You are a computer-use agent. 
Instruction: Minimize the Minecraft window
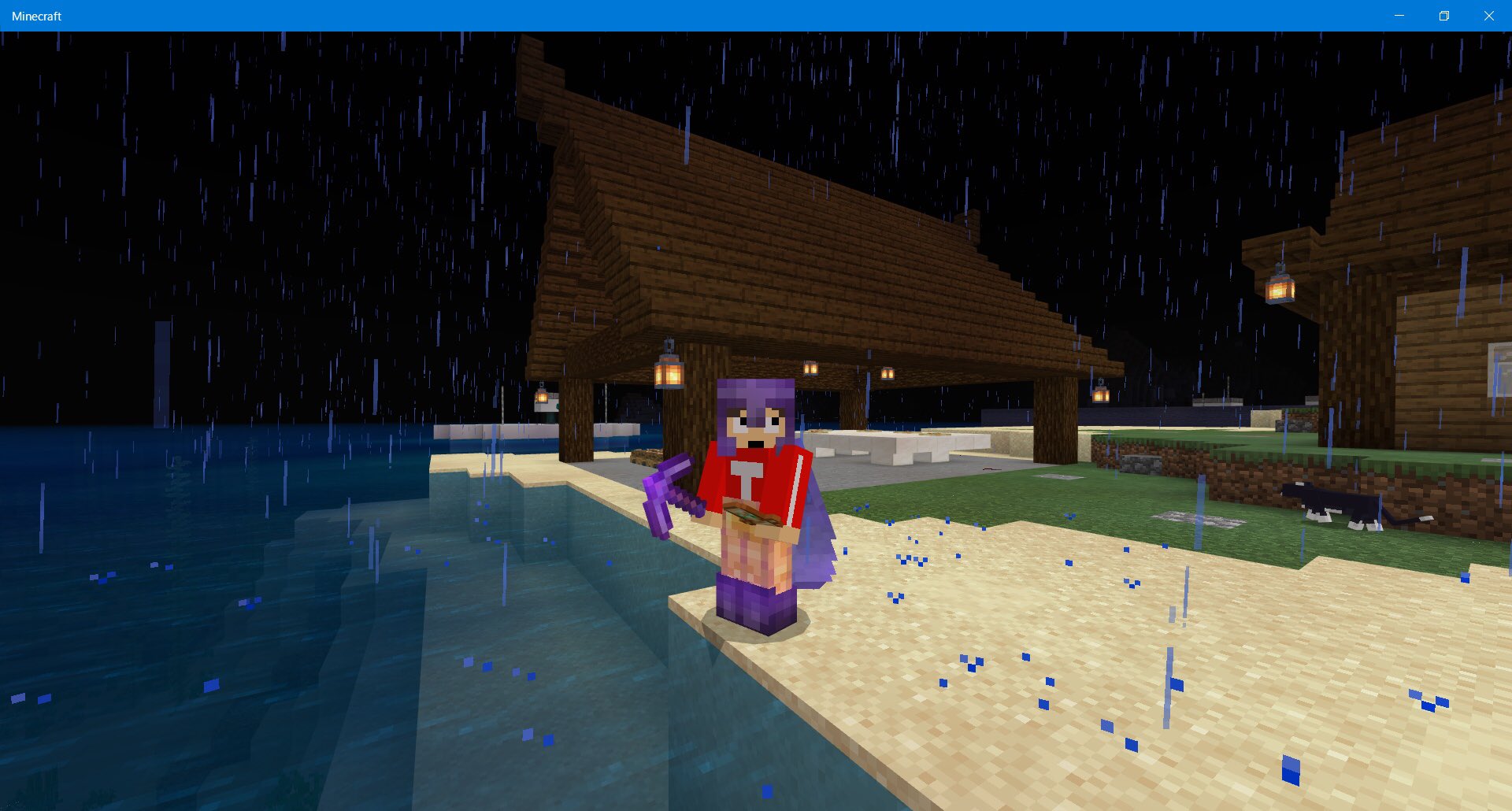[x=1398, y=15]
